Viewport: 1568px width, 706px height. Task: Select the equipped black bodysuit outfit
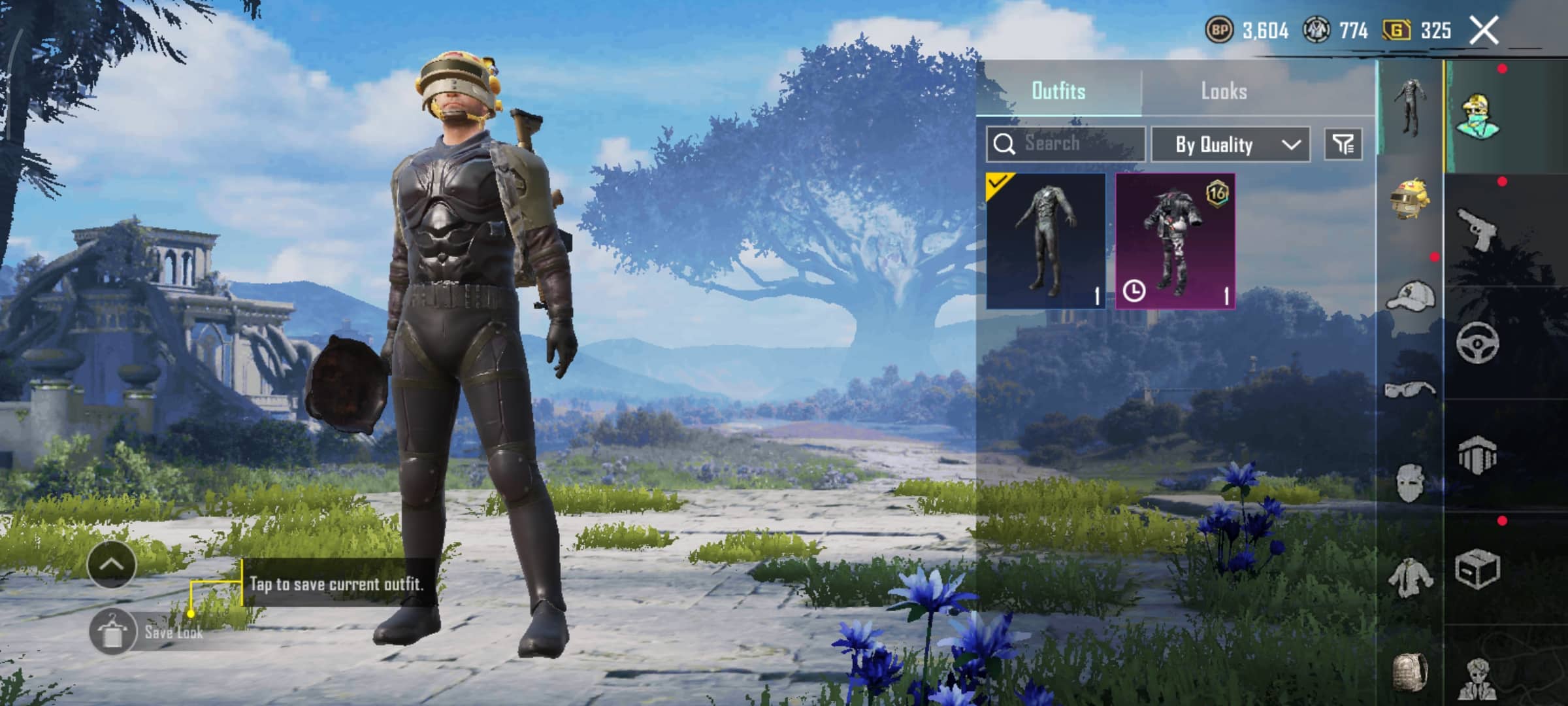(x=1045, y=241)
